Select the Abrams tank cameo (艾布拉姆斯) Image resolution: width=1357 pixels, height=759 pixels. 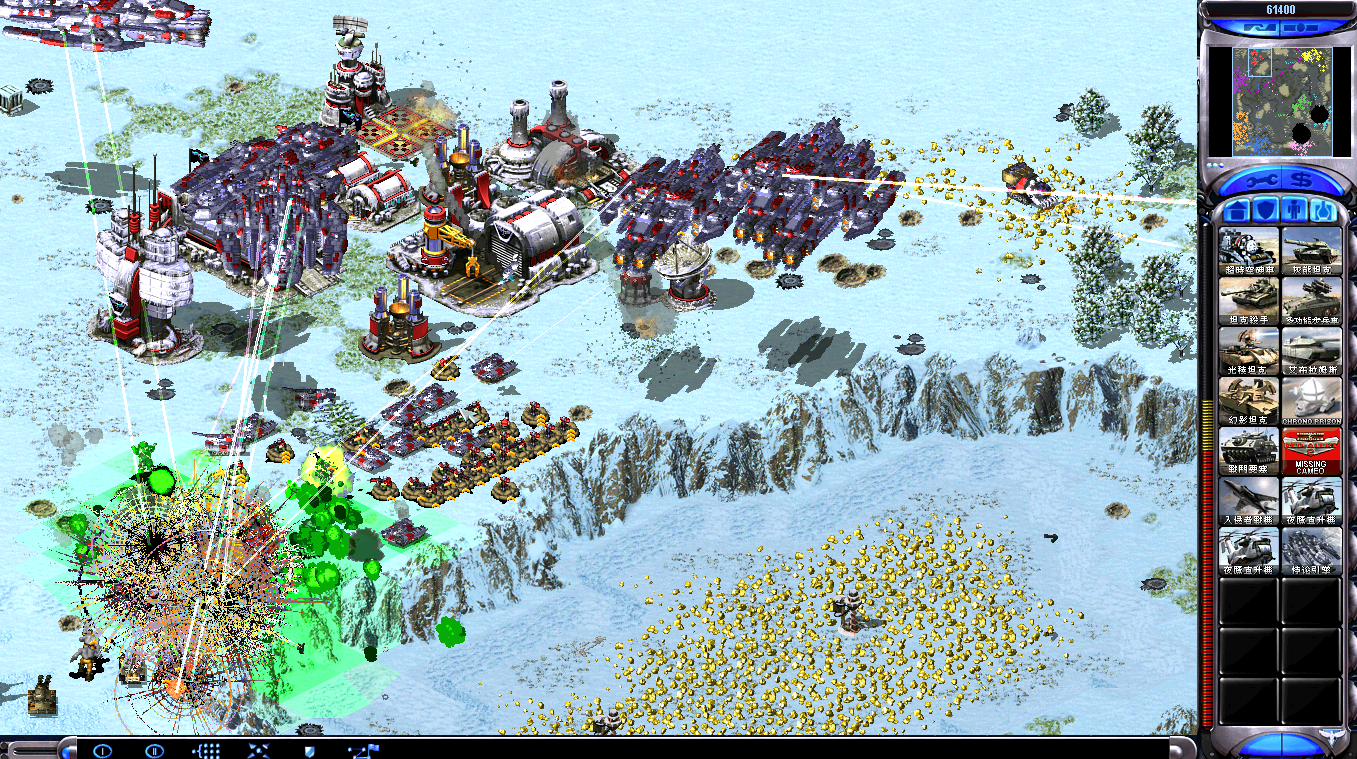pos(1311,351)
